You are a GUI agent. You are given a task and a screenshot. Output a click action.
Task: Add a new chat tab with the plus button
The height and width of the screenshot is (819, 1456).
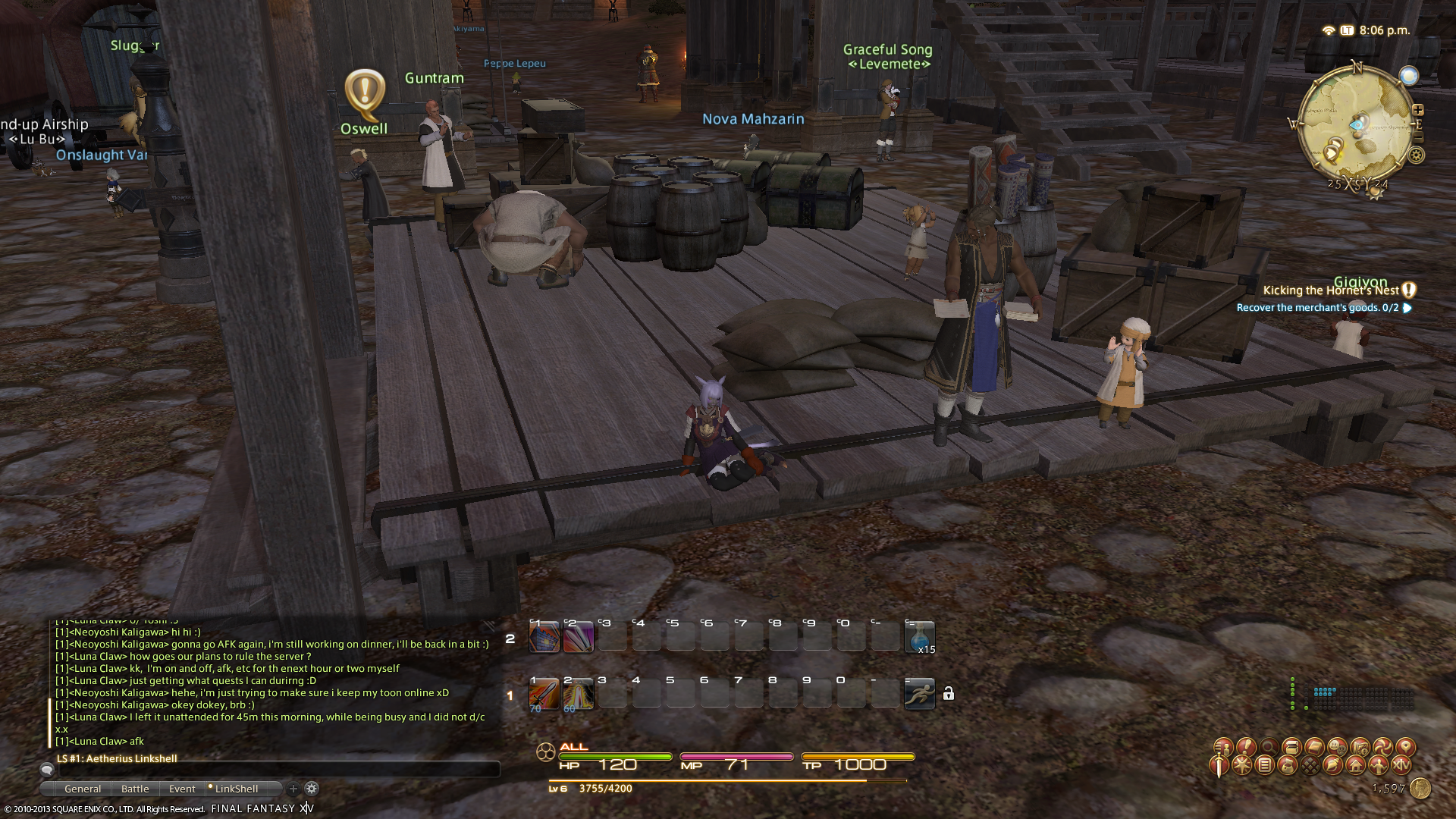click(x=293, y=789)
